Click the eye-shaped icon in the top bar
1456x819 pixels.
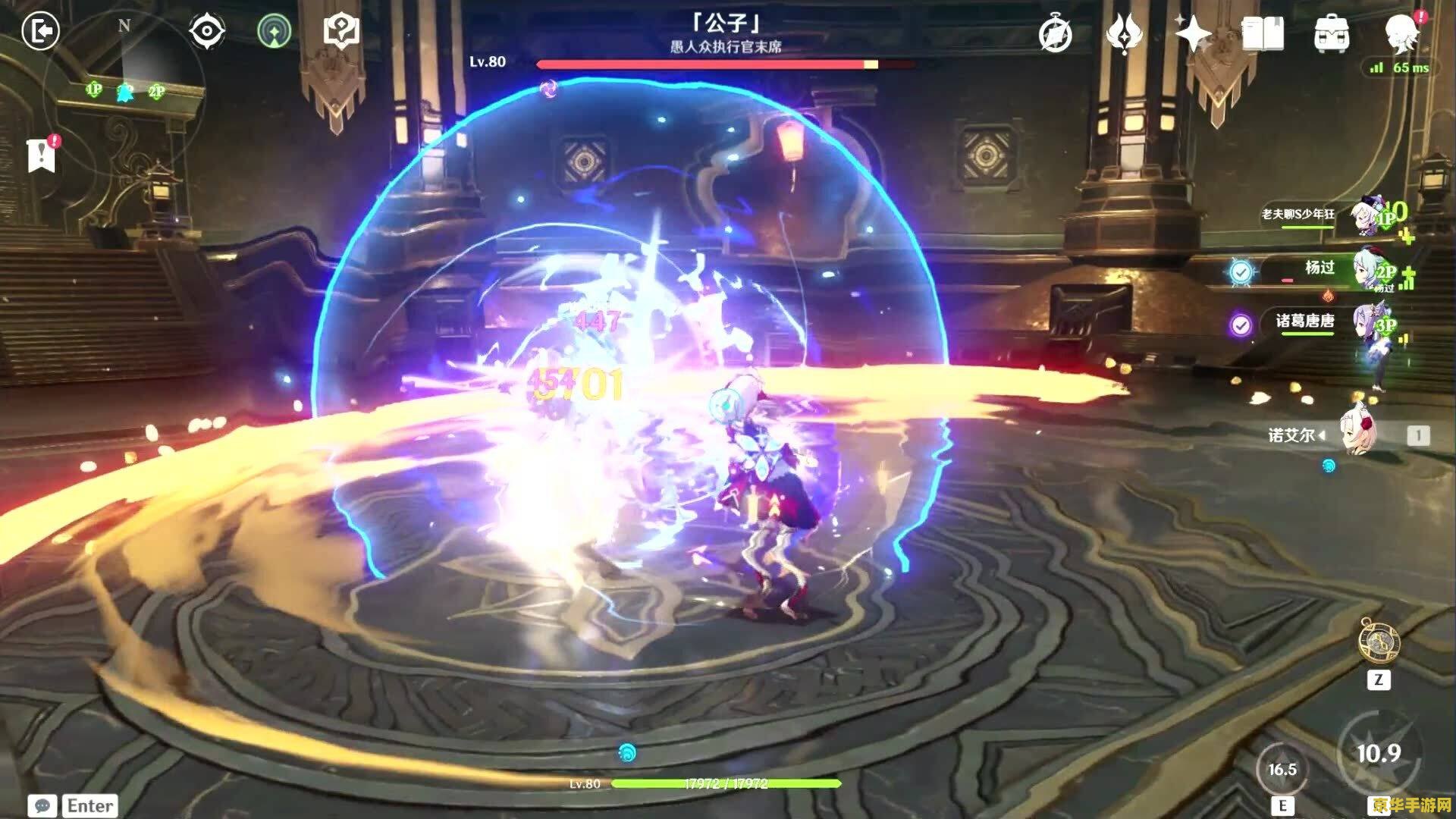pos(206,32)
